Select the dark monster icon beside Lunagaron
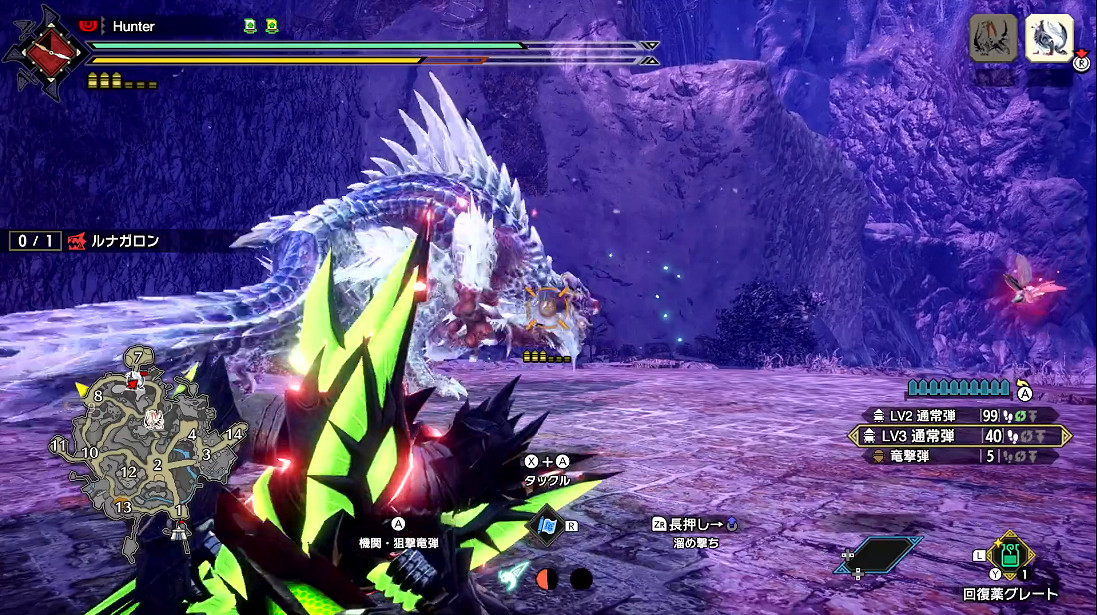 (x=993, y=39)
